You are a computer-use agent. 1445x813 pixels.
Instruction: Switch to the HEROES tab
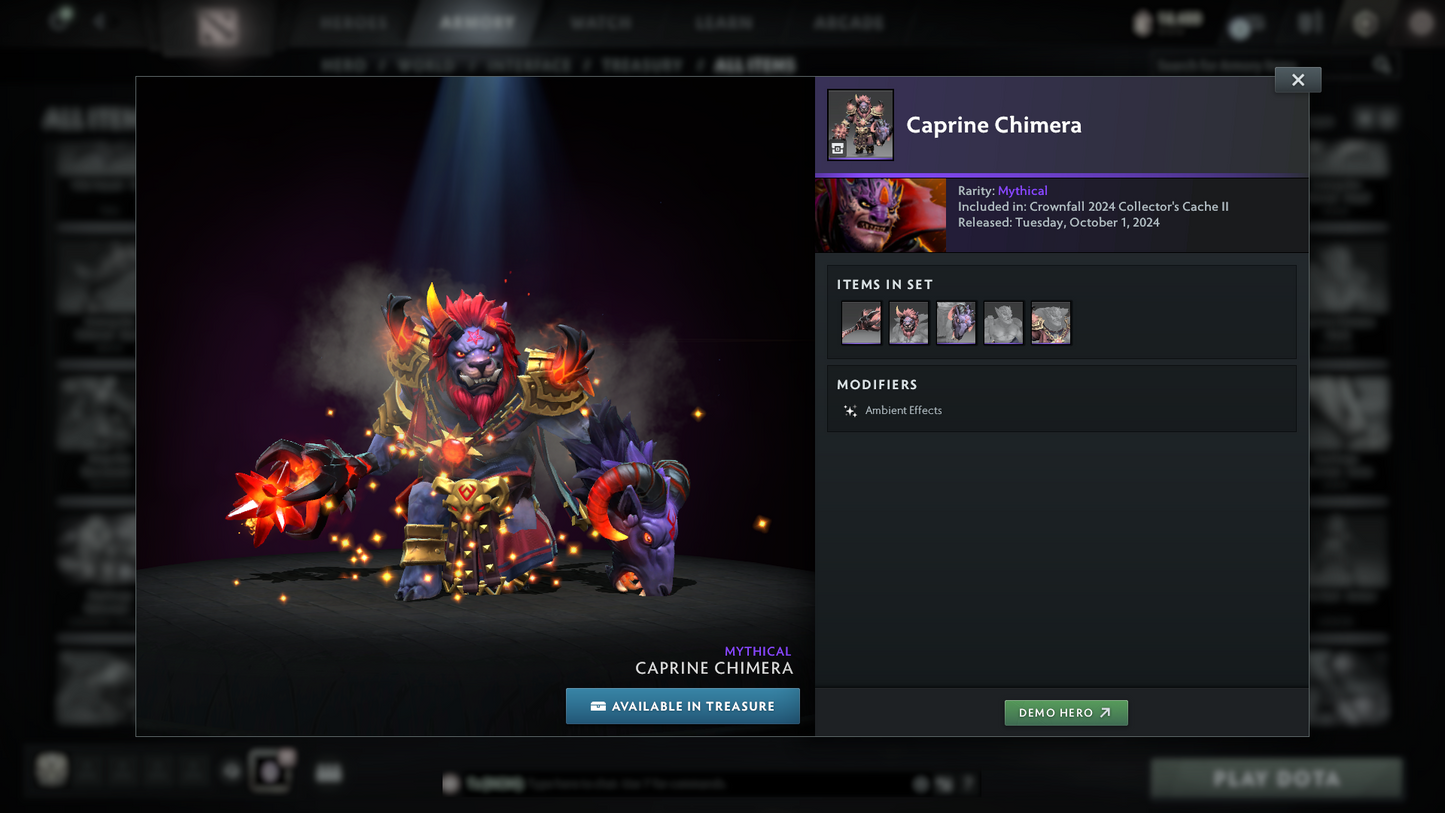(x=352, y=22)
